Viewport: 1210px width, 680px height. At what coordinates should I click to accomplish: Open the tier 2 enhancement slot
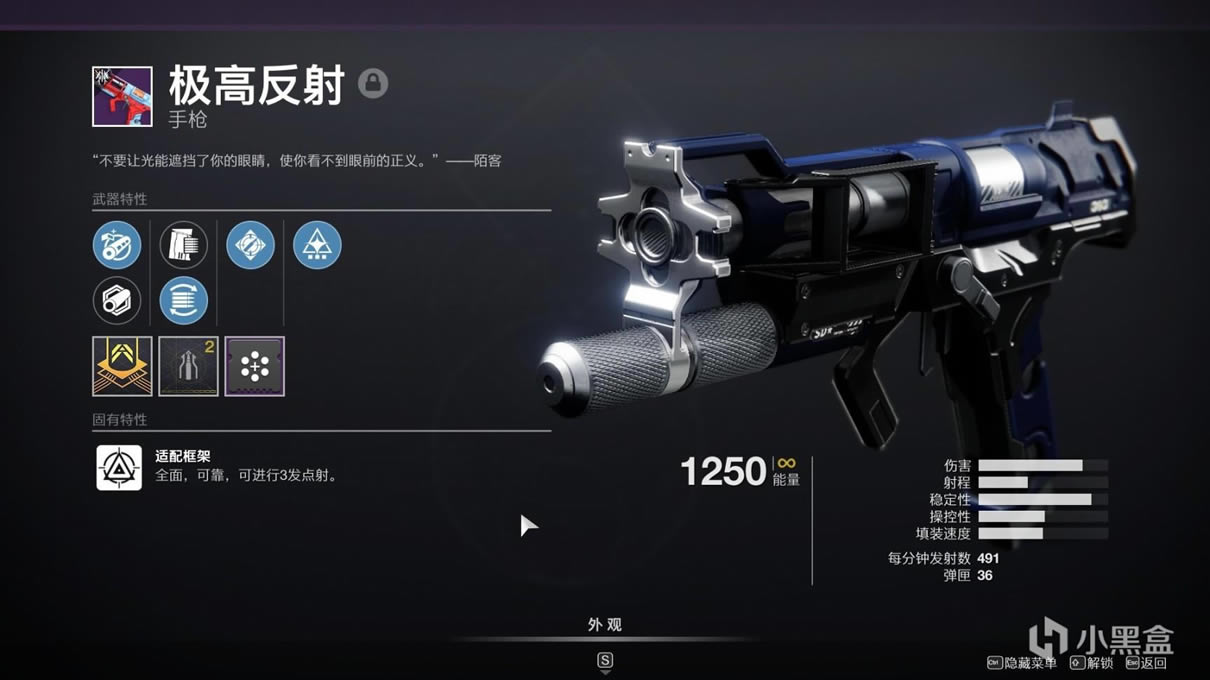click(188, 366)
